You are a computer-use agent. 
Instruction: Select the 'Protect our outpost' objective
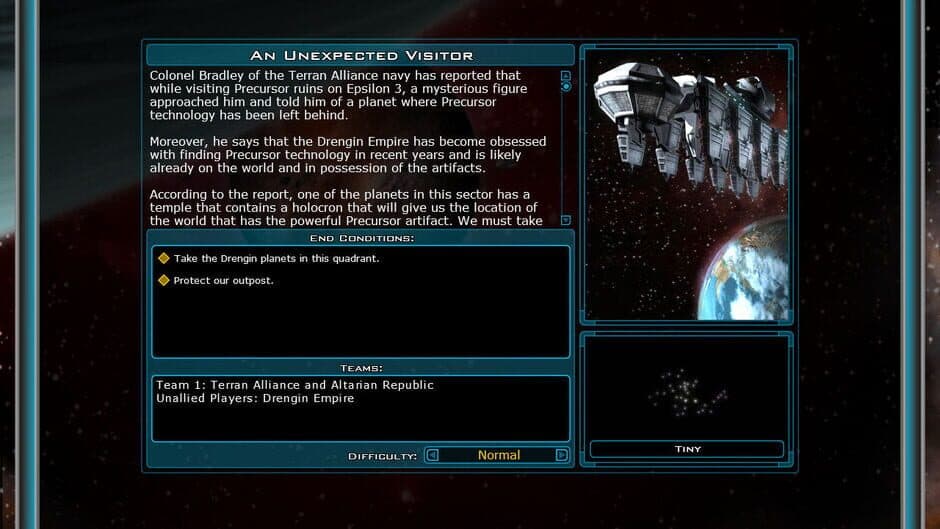click(223, 280)
